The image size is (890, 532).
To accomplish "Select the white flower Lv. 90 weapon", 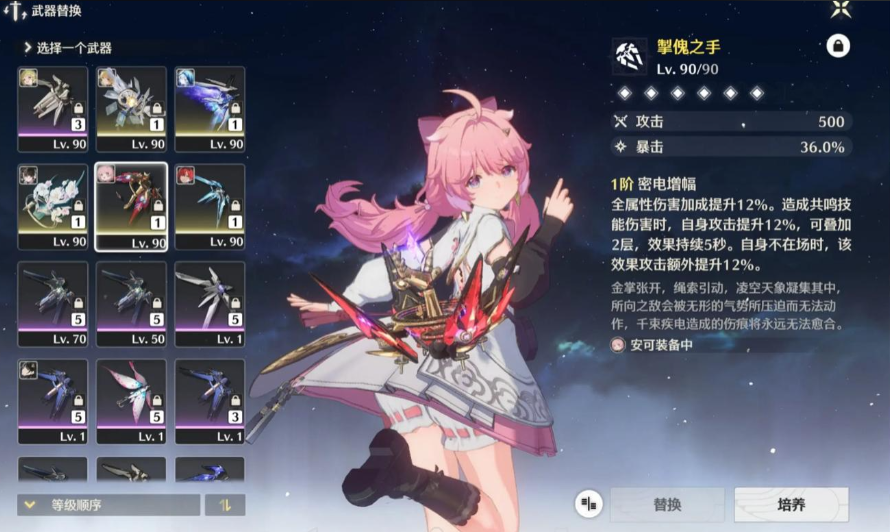I will click(x=53, y=207).
